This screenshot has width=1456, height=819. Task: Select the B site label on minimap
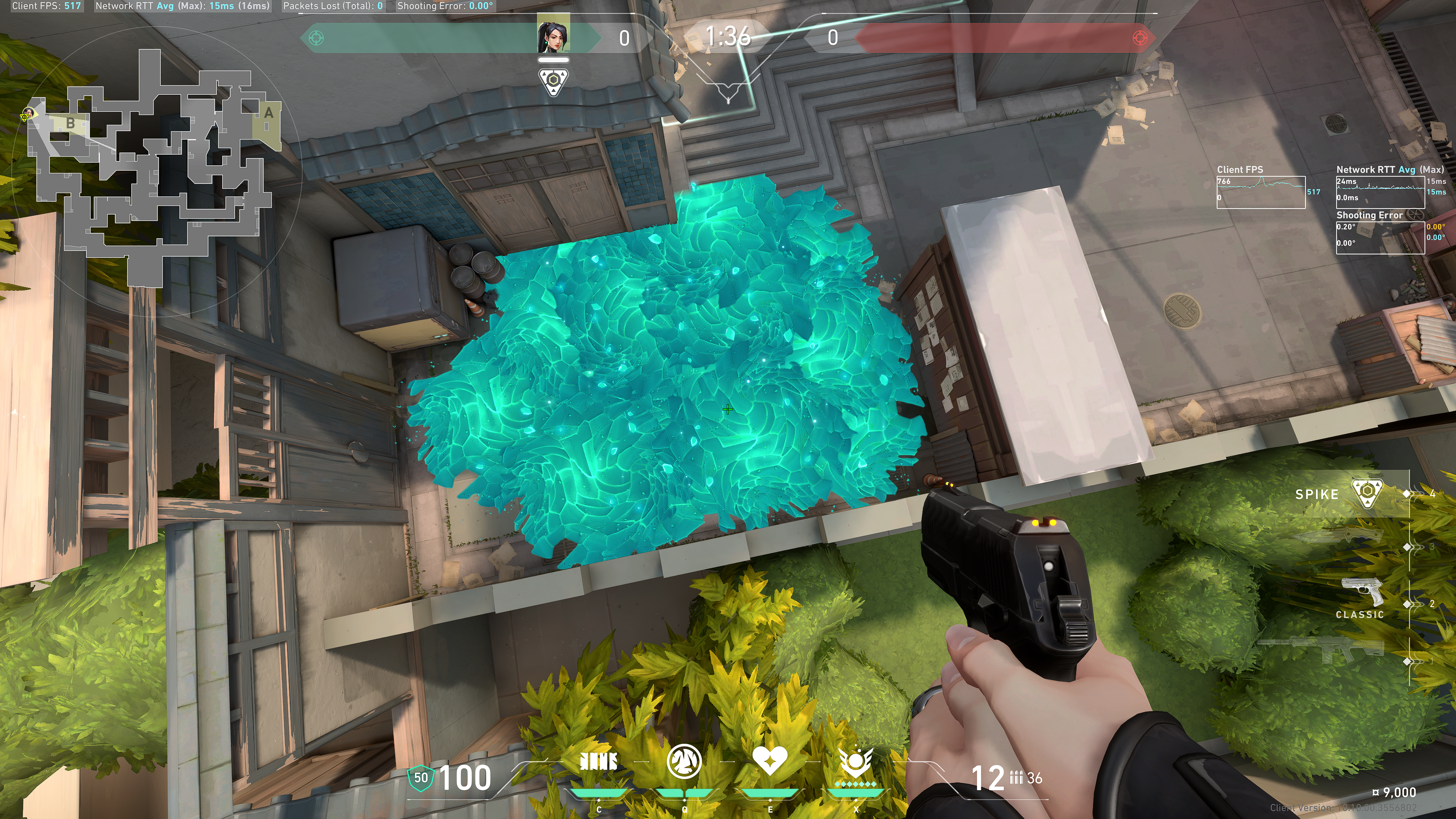pyautogui.click(x=71, y=122)
